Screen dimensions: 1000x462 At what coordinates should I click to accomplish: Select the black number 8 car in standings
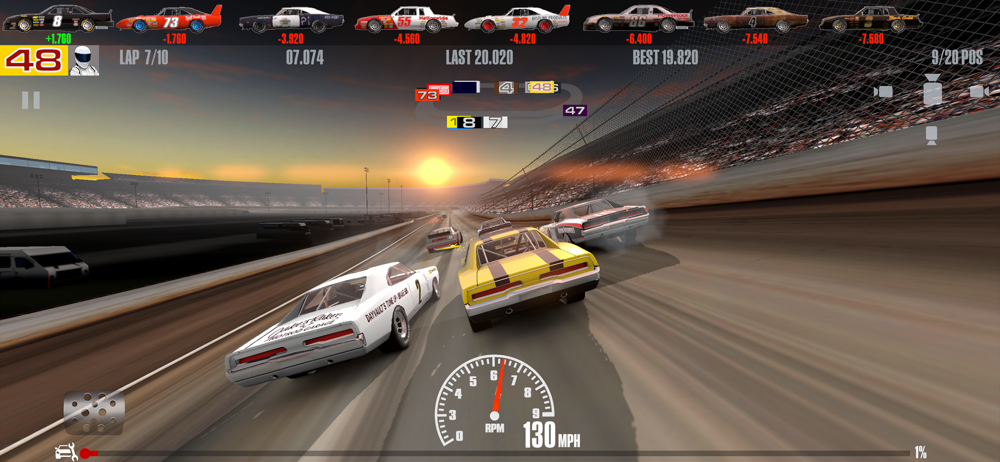point(57,19)
